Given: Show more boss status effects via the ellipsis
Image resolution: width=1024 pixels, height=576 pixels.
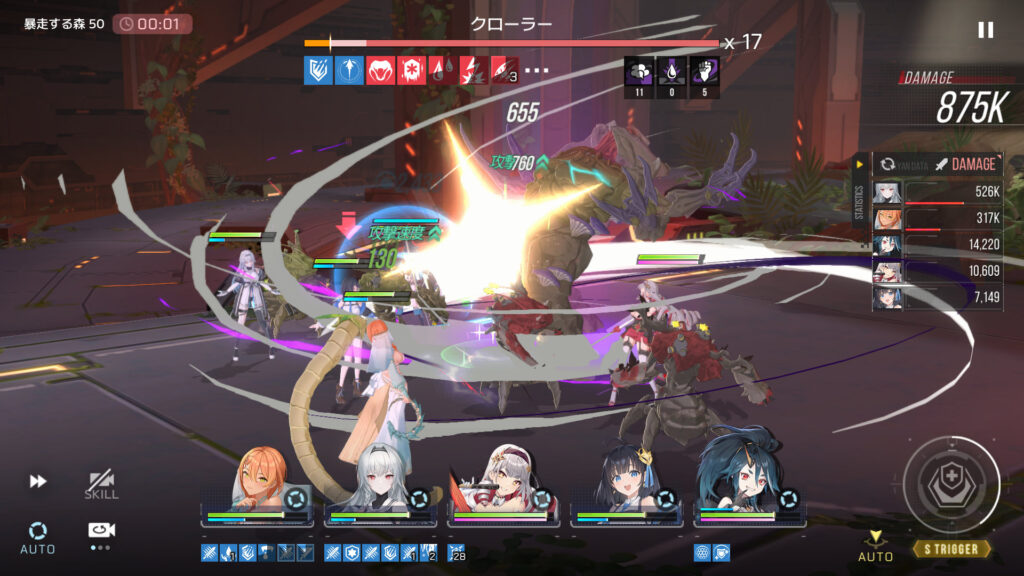Looking at the screenshot, I should pos(537,71).
